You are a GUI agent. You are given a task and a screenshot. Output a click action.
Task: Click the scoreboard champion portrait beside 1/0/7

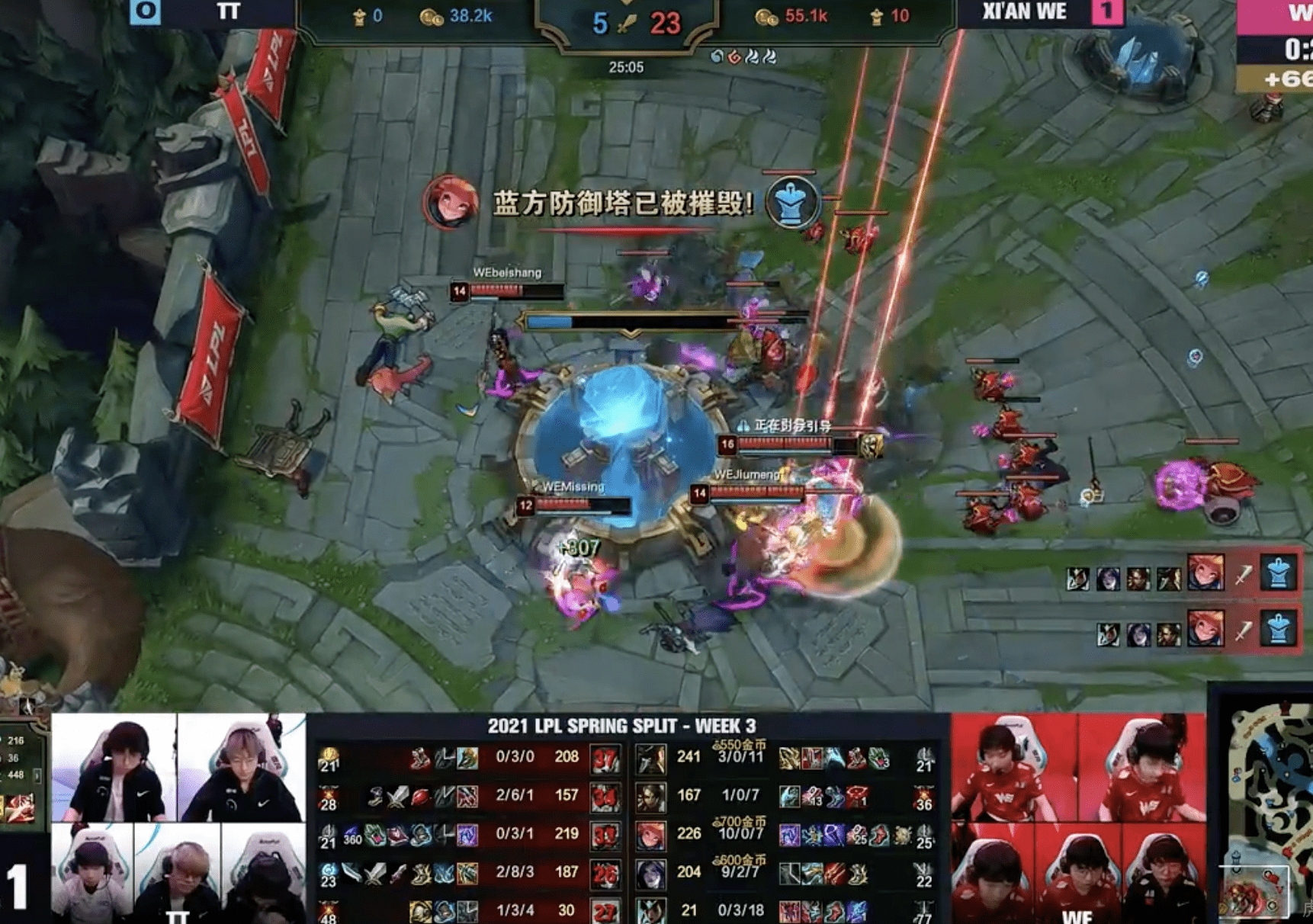(651, 797)
